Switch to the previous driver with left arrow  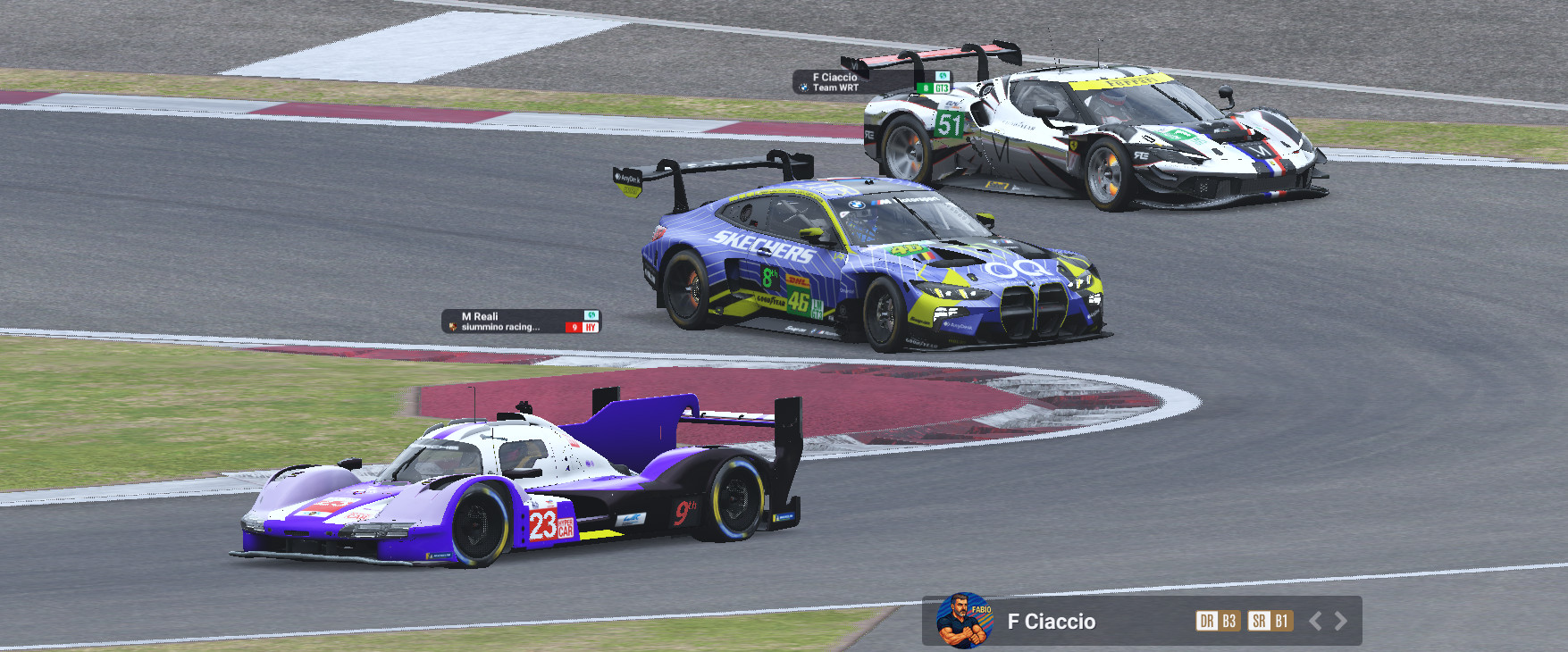pos(1315,621)
